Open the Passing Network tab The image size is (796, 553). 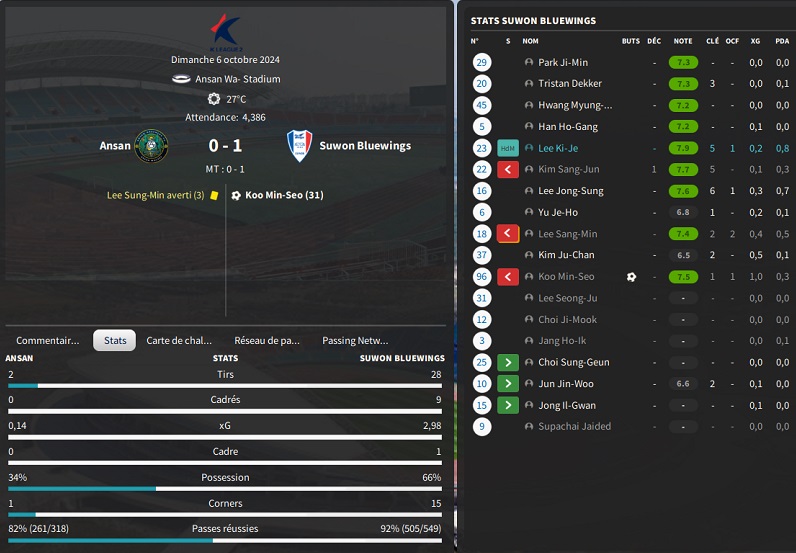(355, 340)
